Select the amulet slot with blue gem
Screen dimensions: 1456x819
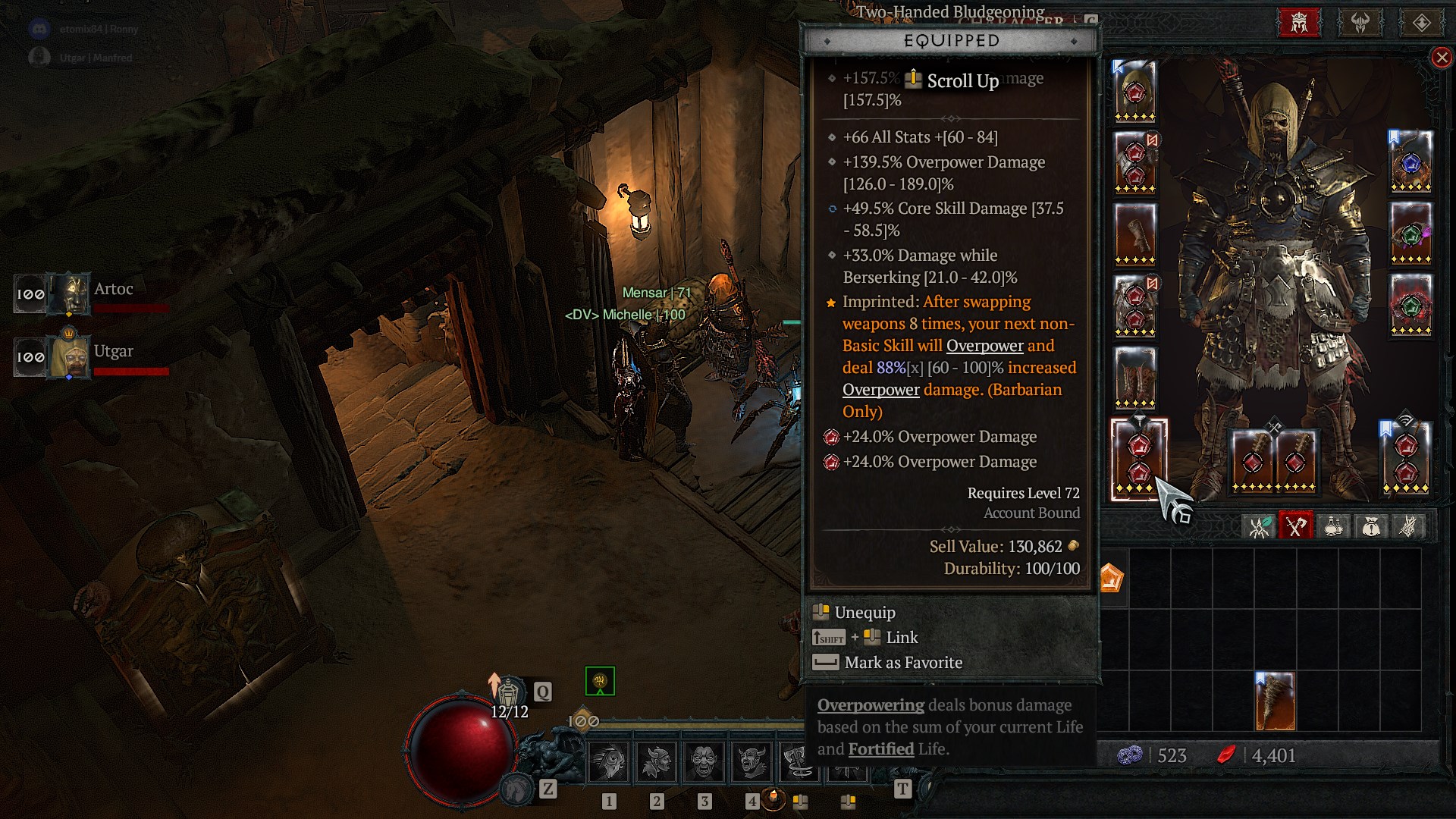pyautogui.click(x=1410, y=162)
